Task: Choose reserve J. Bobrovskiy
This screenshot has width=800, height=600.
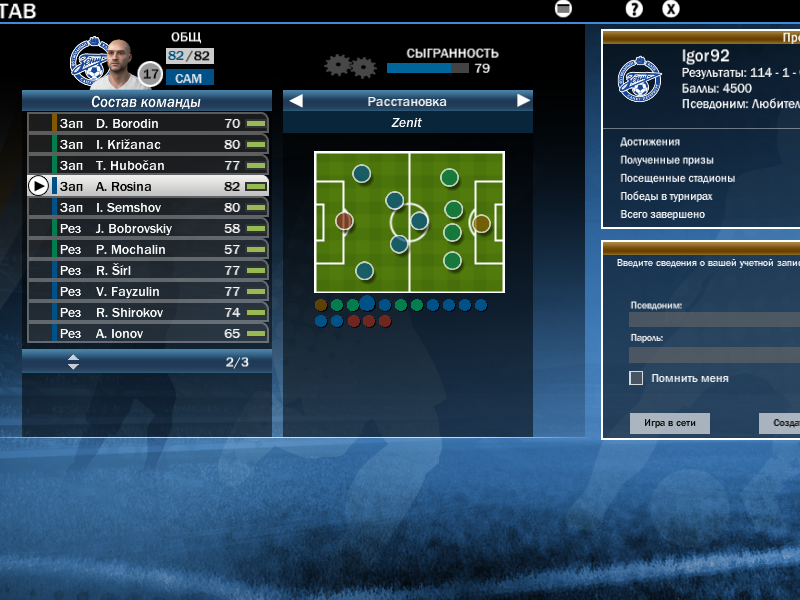Action: [x=148, y=228]
